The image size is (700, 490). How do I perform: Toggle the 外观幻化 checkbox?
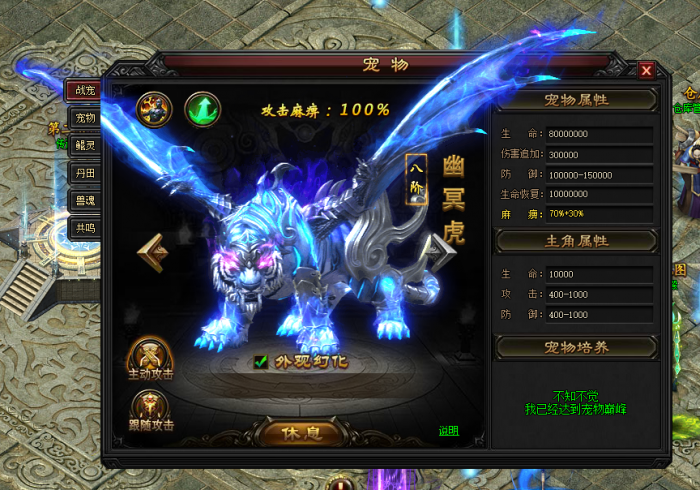[x=260, y=361]
